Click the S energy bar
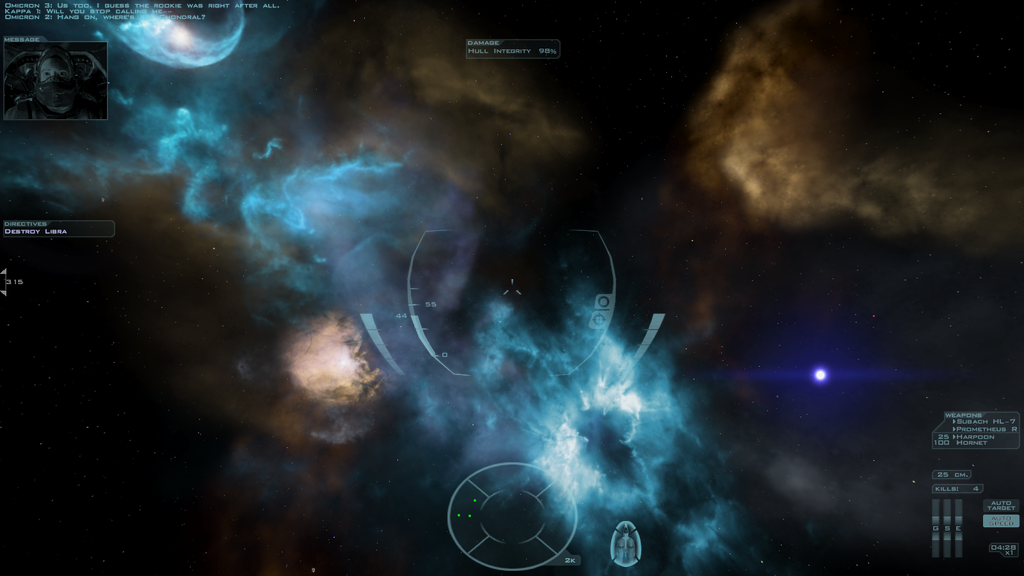The image size is (1024, 576). point(947,528)
